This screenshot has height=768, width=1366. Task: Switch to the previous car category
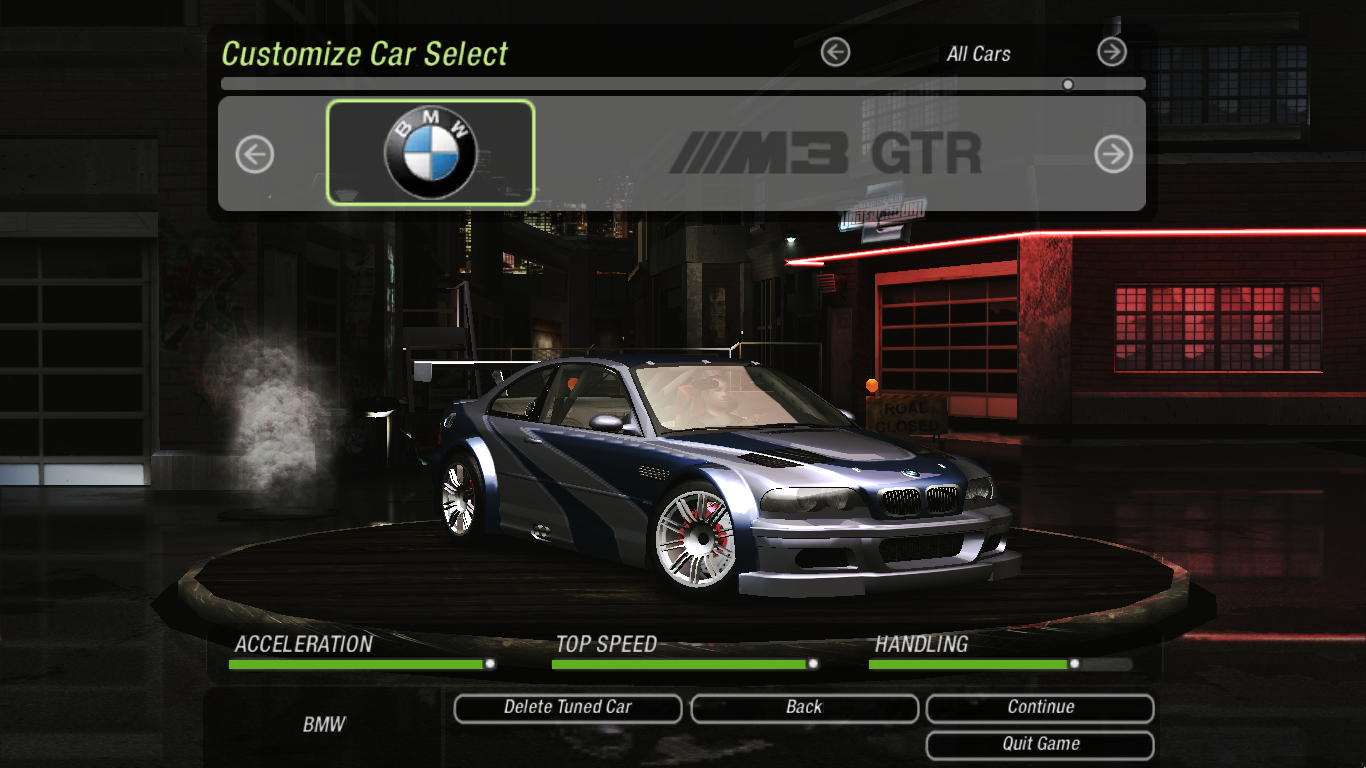tap(835, 52)
